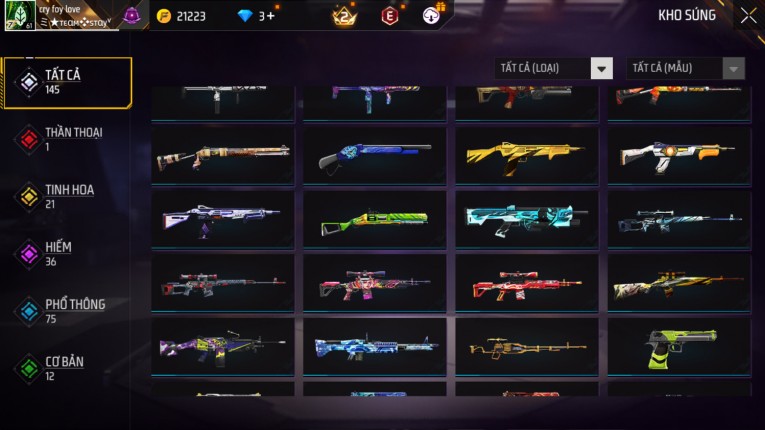
Task: Pick the all-gold shotgun skin
Action: coord(526,155)
